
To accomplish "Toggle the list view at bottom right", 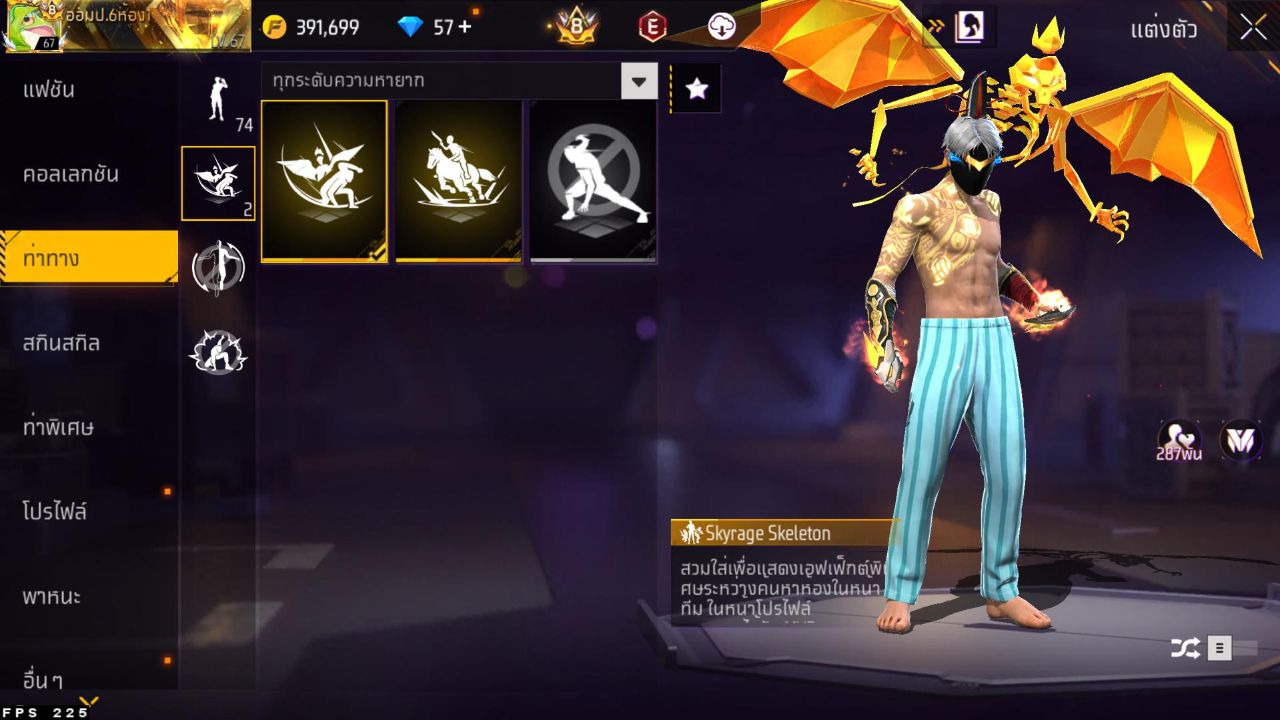I will coord(1221,647).
